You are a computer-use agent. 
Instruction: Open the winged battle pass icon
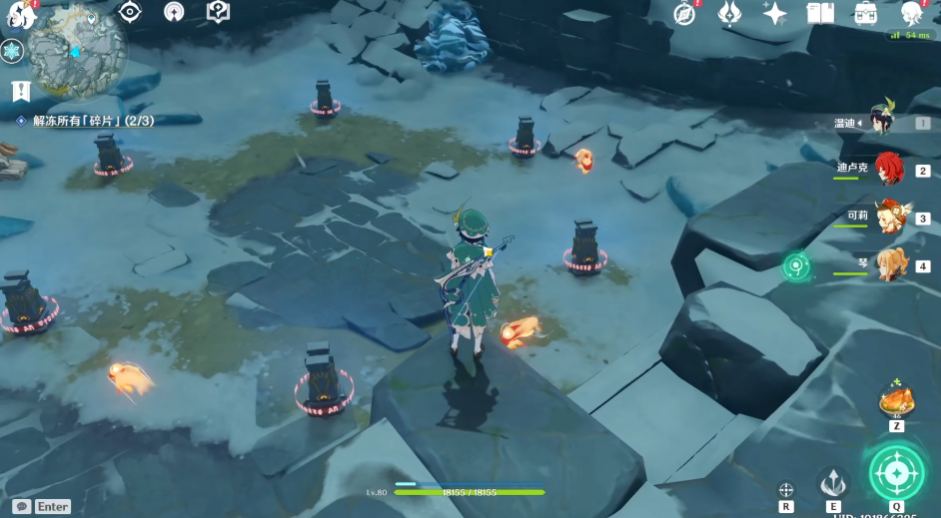(x=729, y=13)
